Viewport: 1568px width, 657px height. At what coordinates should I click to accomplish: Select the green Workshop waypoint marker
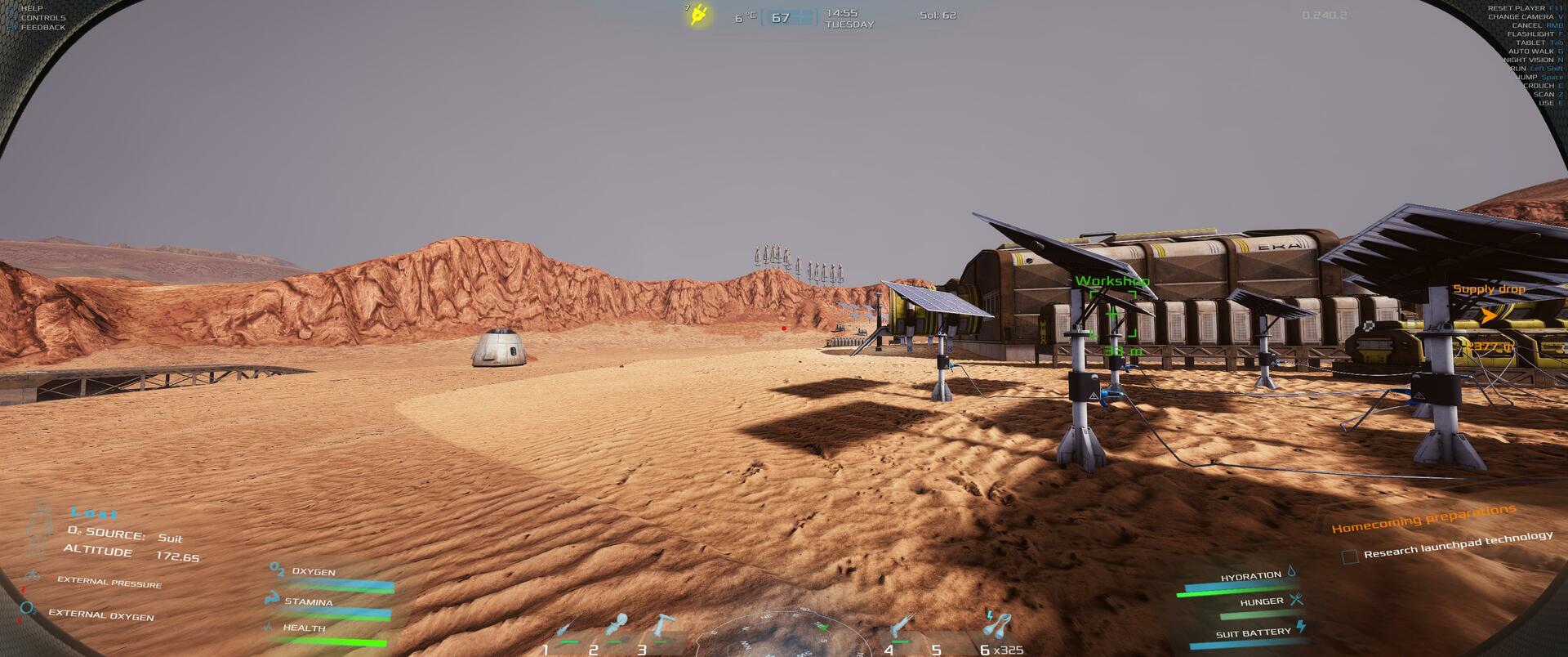tap(1113, 318)
